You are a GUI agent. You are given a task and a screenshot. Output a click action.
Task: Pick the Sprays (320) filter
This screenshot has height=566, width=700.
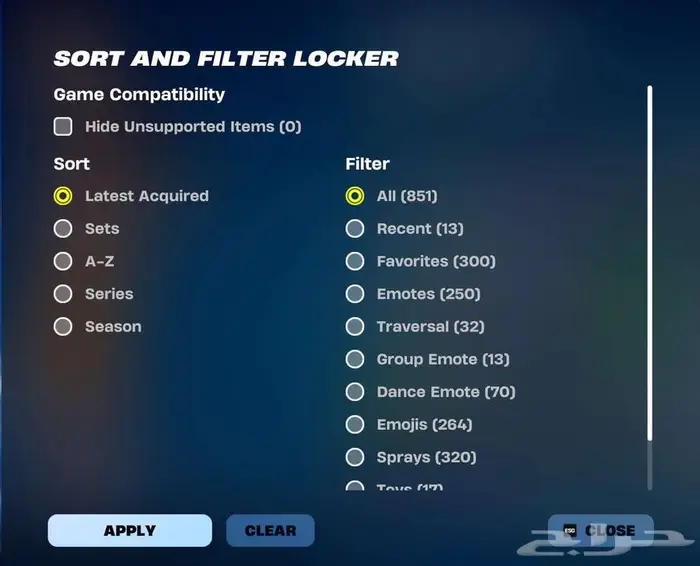[x=355, y=457]
